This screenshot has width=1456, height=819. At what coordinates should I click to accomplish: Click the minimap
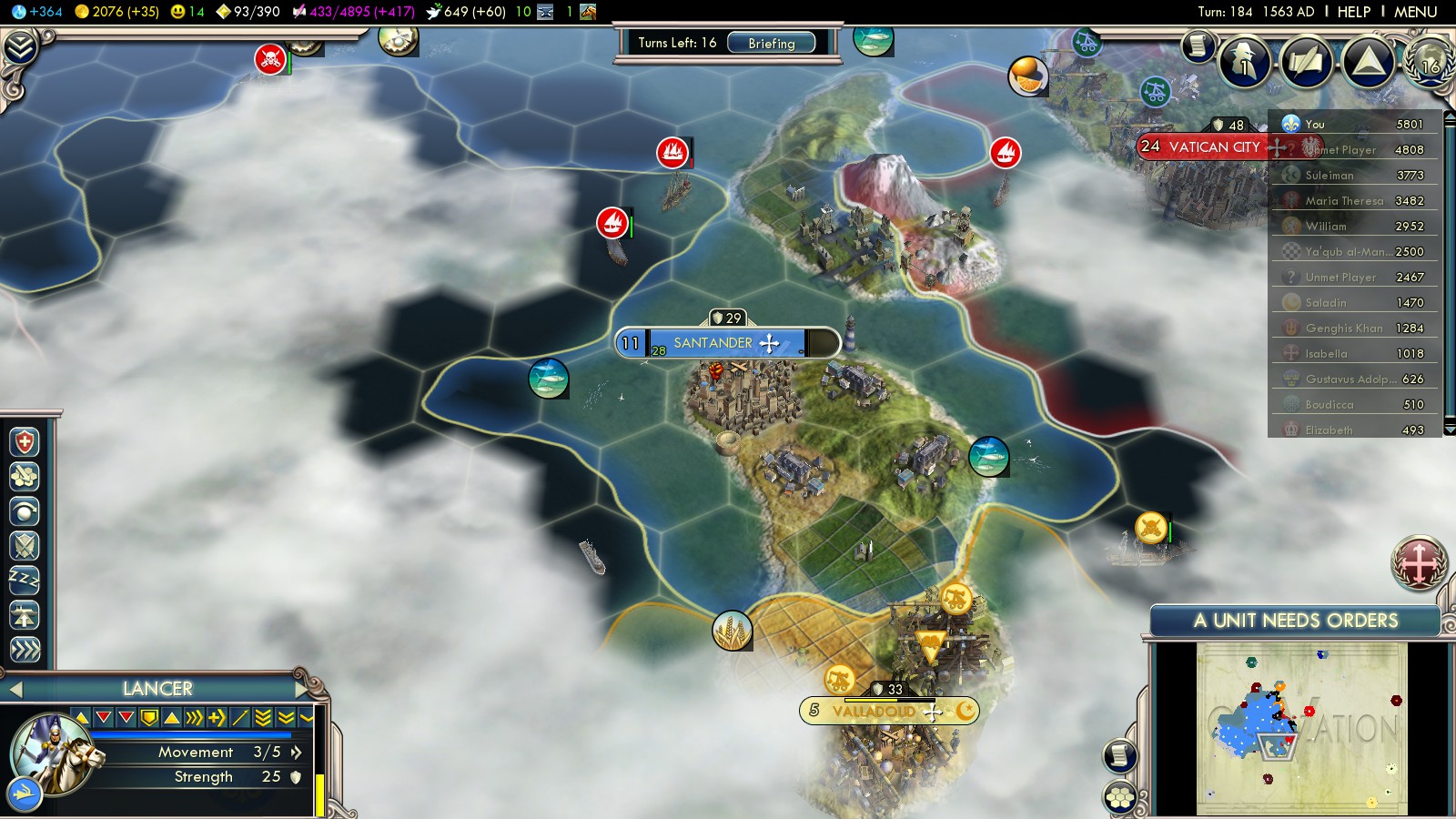(1301, 728)
